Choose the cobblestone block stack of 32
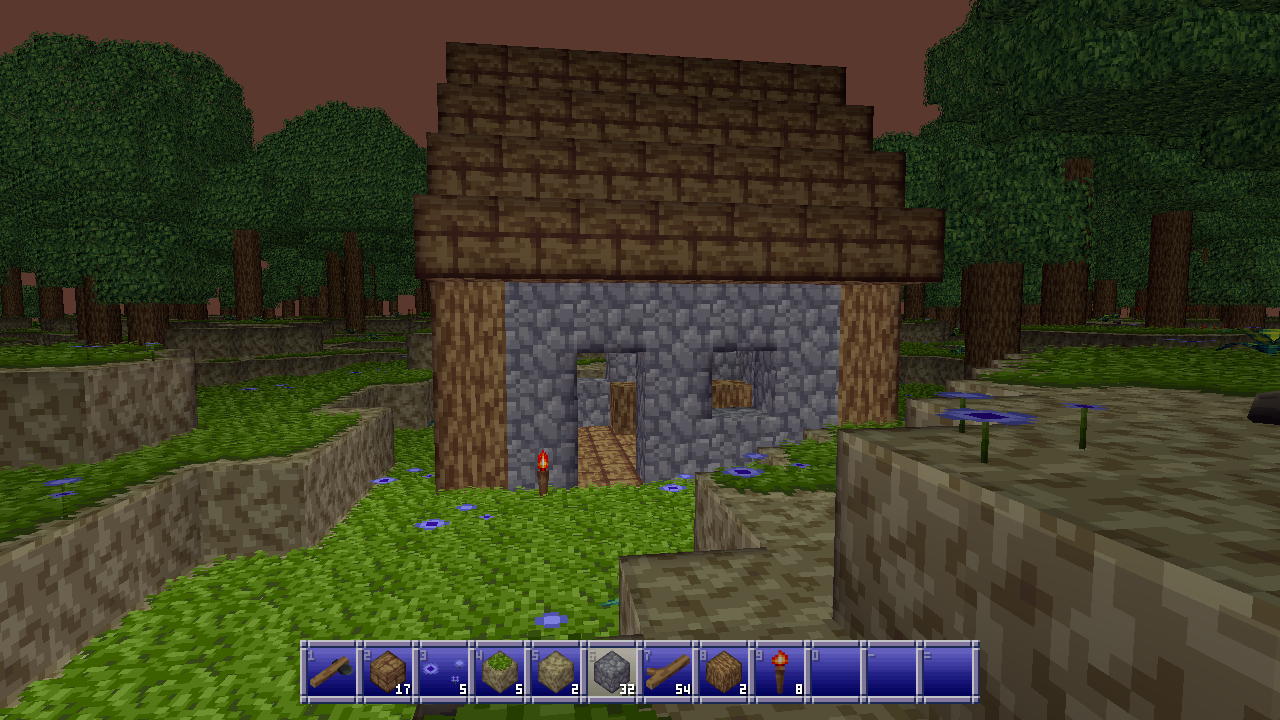Viewport: 1280px width, 720px height. [611, 671]
